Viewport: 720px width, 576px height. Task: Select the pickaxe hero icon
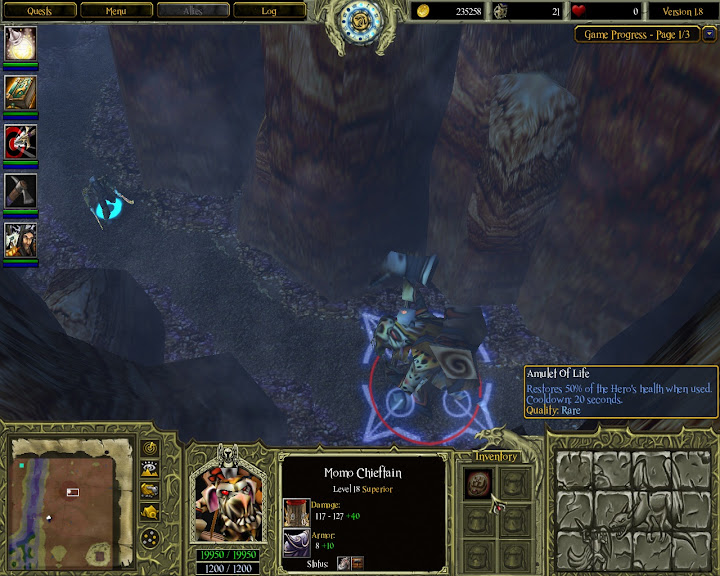click(21, 191)
